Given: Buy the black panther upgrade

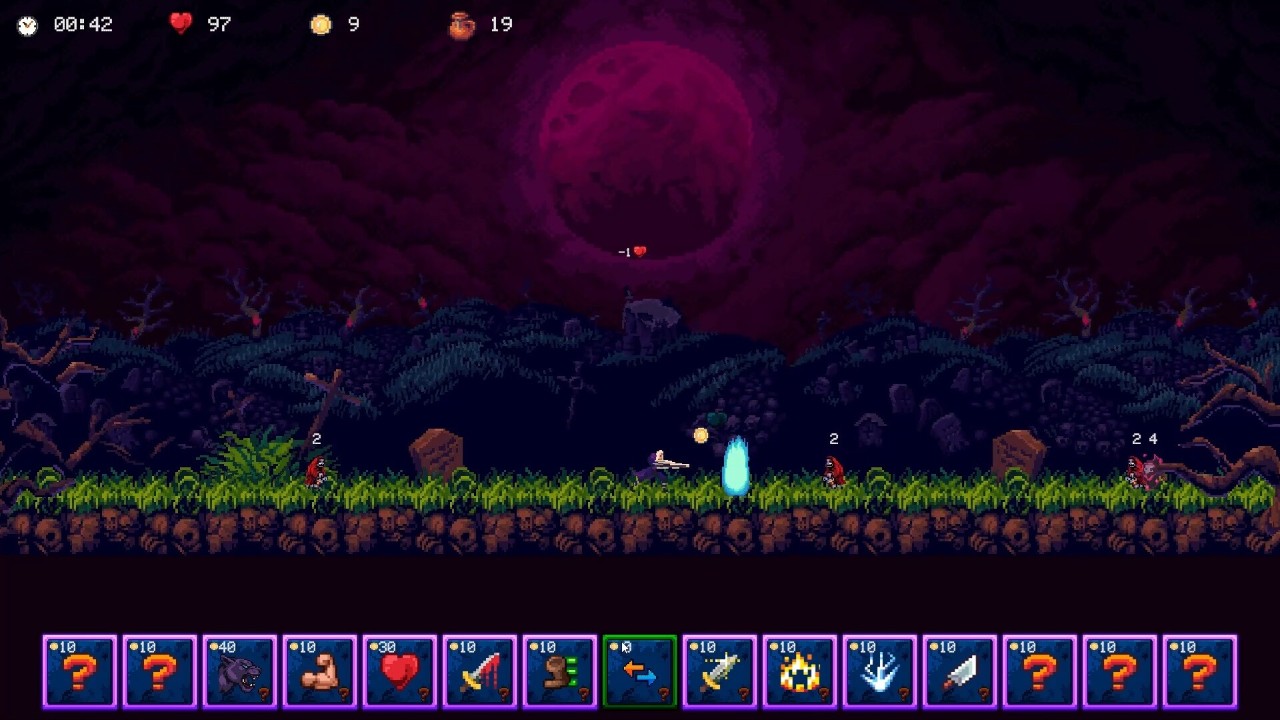Looking at the screenshot, I should click(x=240, y=671).
